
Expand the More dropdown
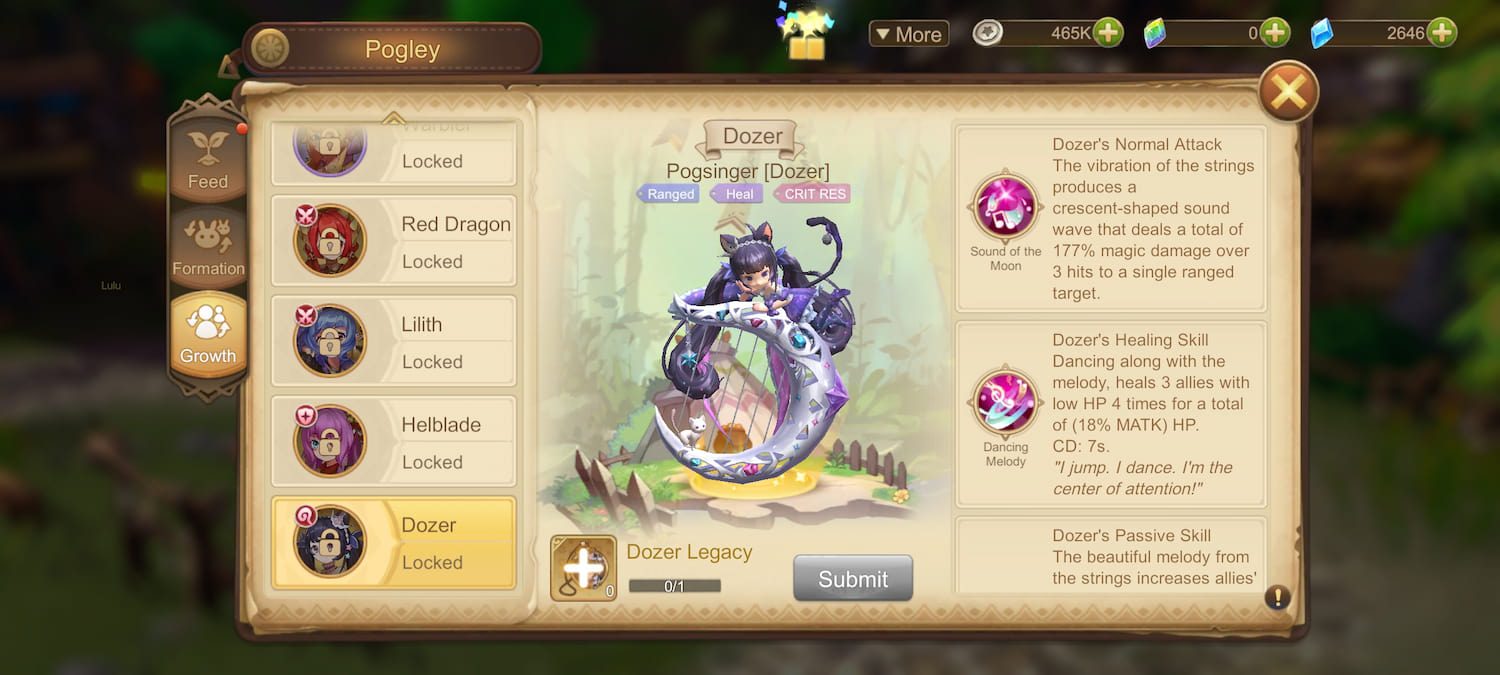point(908,34)
